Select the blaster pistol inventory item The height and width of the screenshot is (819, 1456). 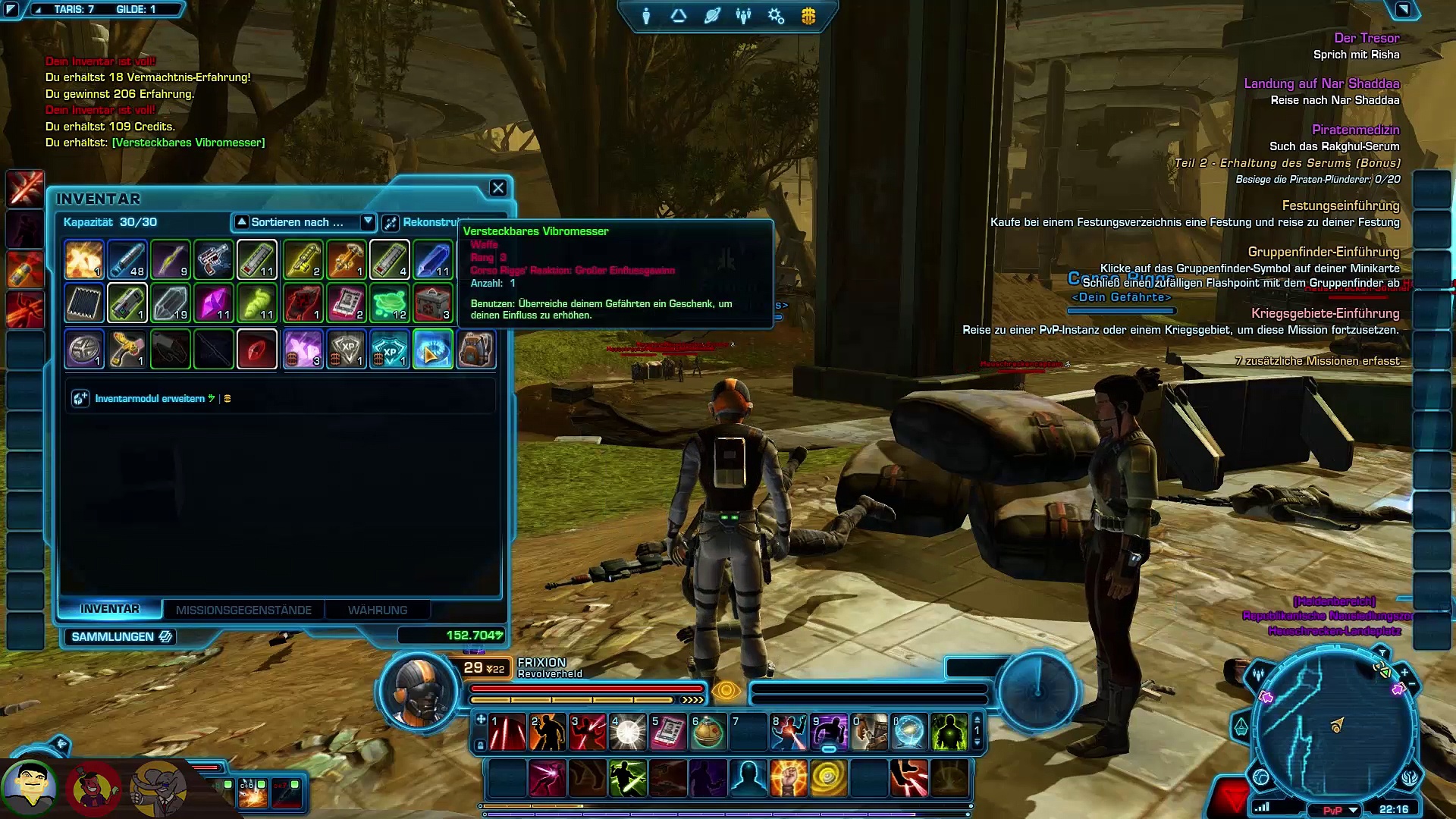click(214, 260)
